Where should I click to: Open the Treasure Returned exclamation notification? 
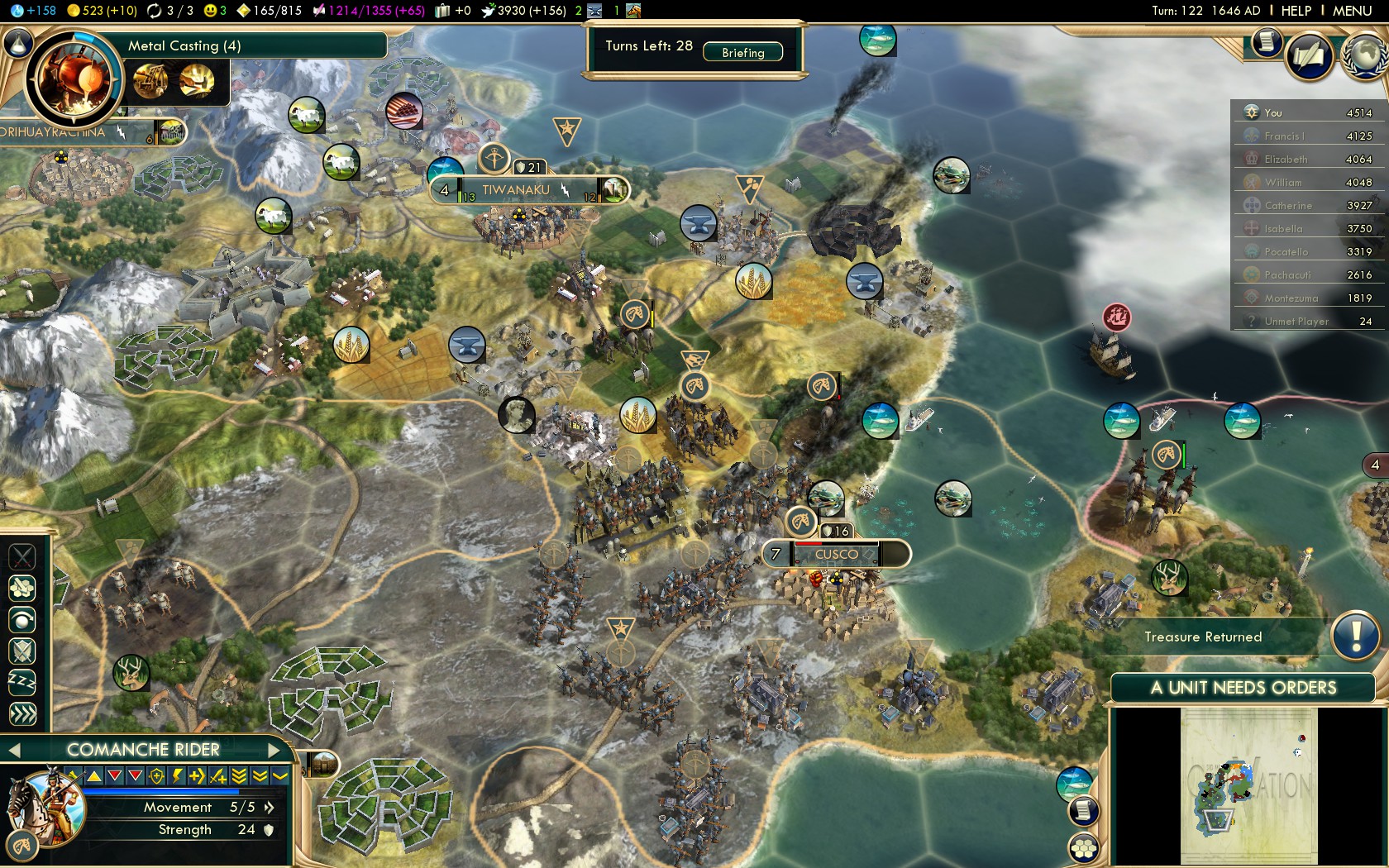tap(1355, 637)
